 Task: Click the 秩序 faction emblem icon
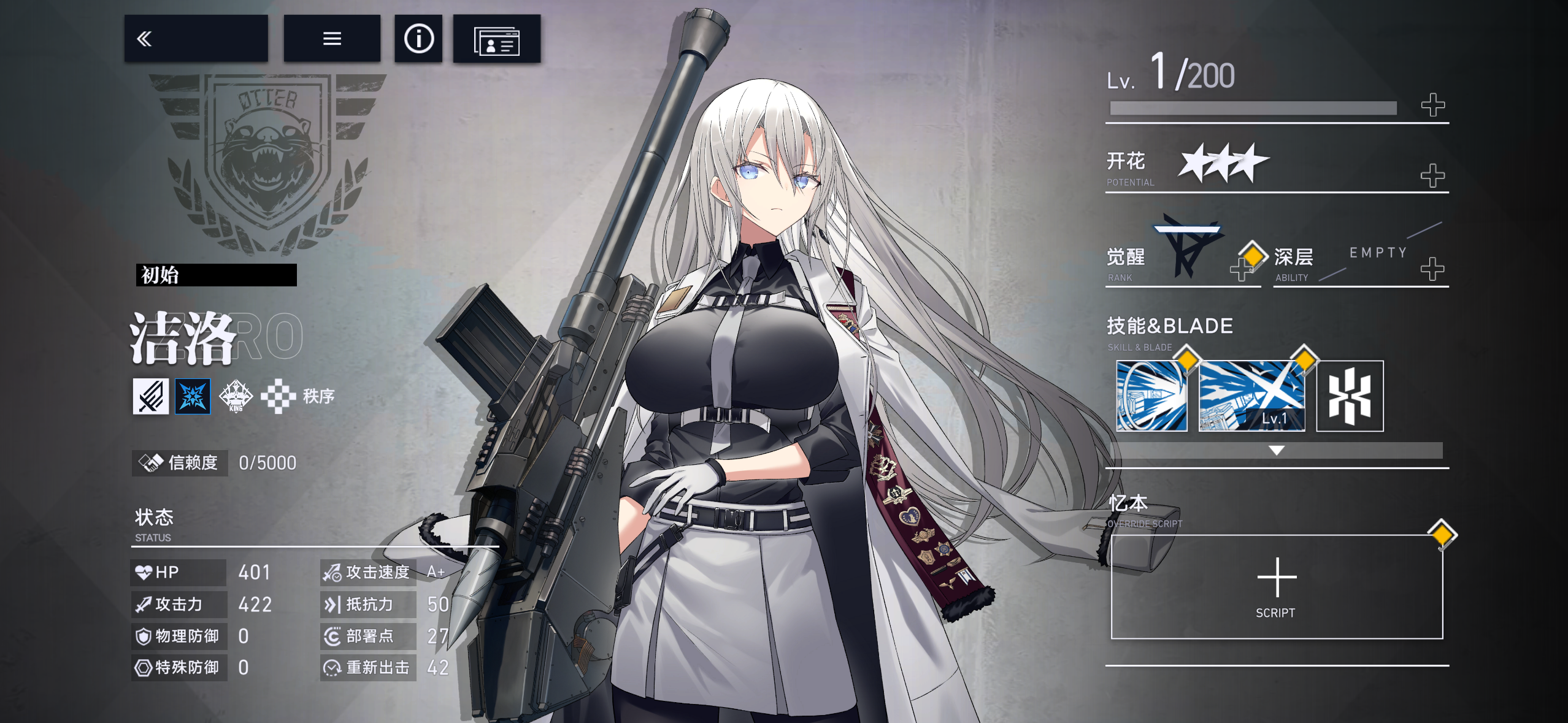point(279,396)
